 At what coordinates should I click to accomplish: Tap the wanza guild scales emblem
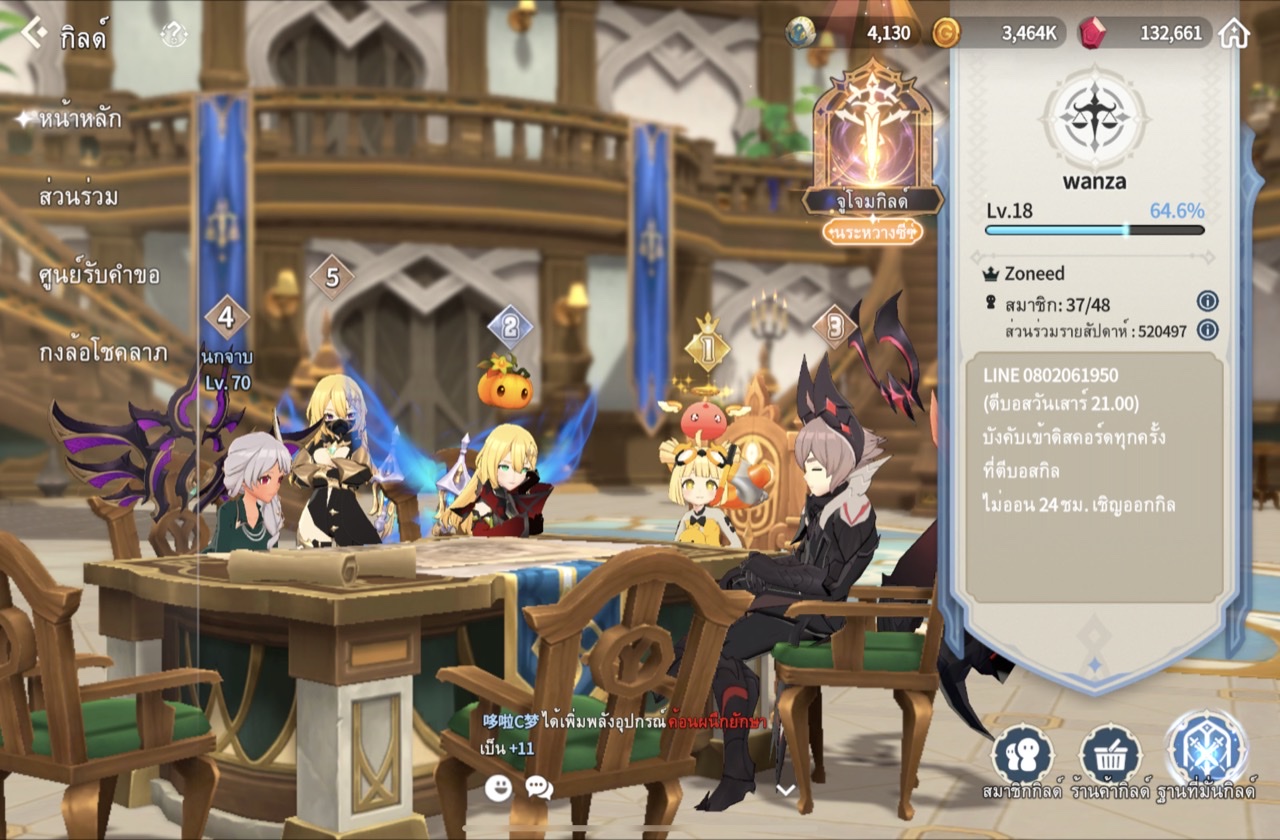coord(1092,117)
